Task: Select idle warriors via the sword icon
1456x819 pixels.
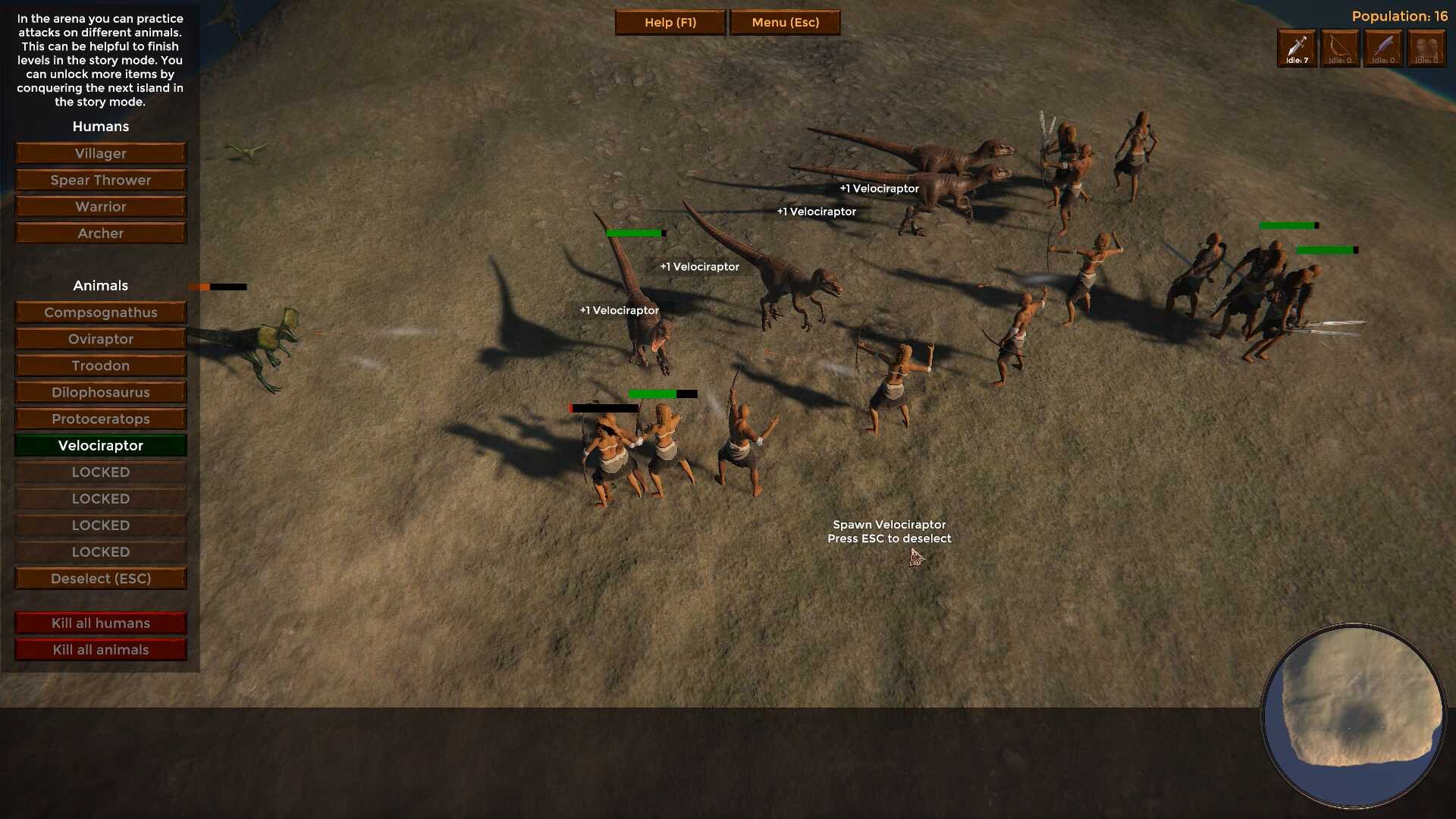Action: coord(1297,49)
